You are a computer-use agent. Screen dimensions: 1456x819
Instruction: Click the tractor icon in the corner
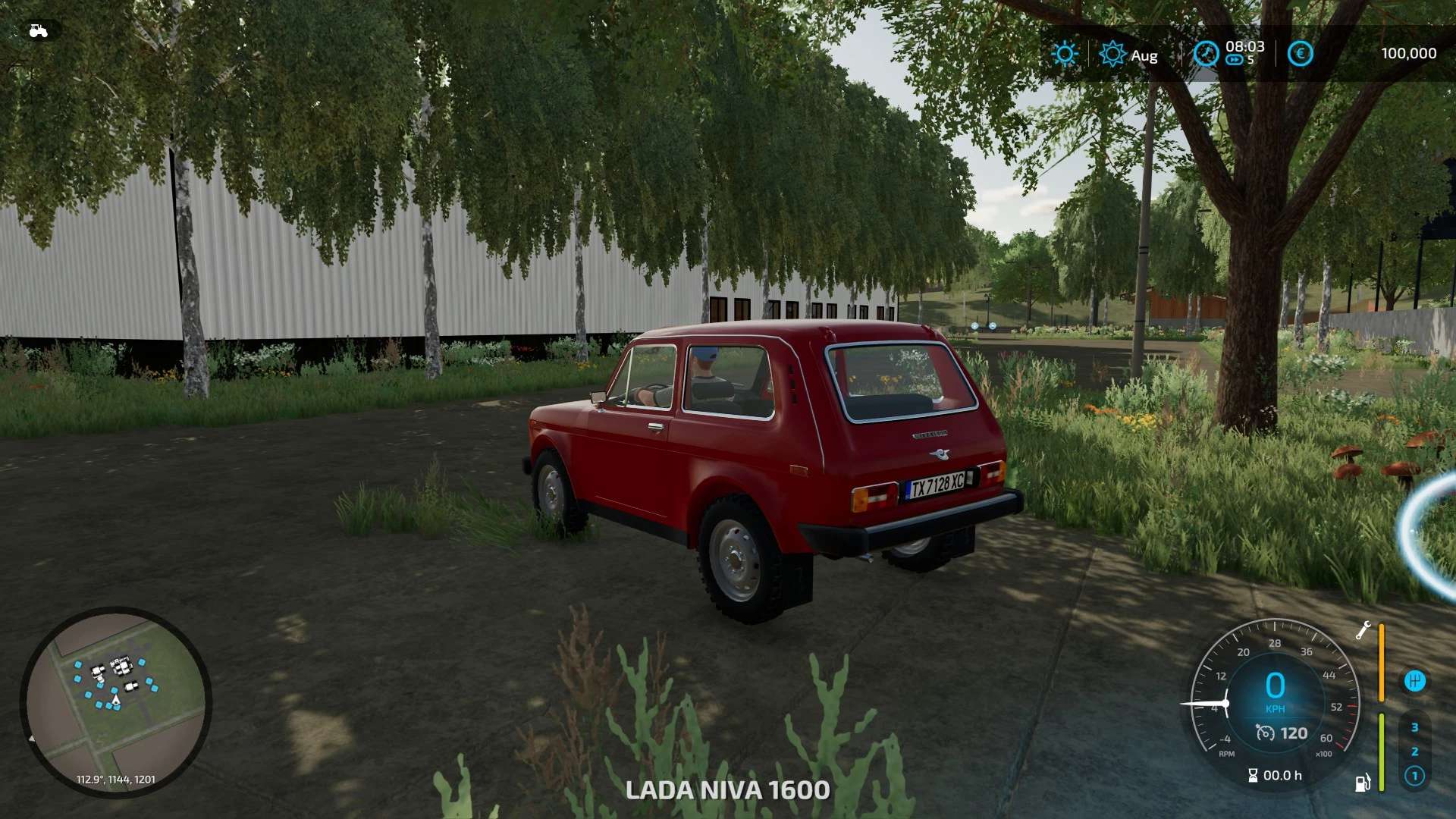(x=38, y=31)
